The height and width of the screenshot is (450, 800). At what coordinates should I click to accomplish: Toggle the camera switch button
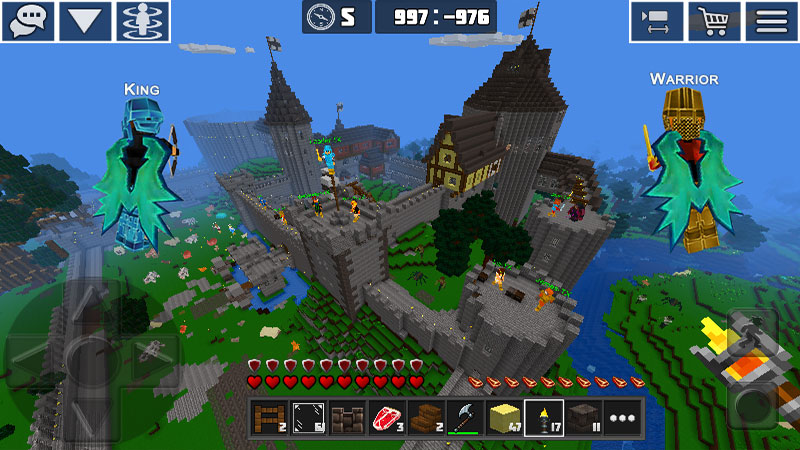657,21
